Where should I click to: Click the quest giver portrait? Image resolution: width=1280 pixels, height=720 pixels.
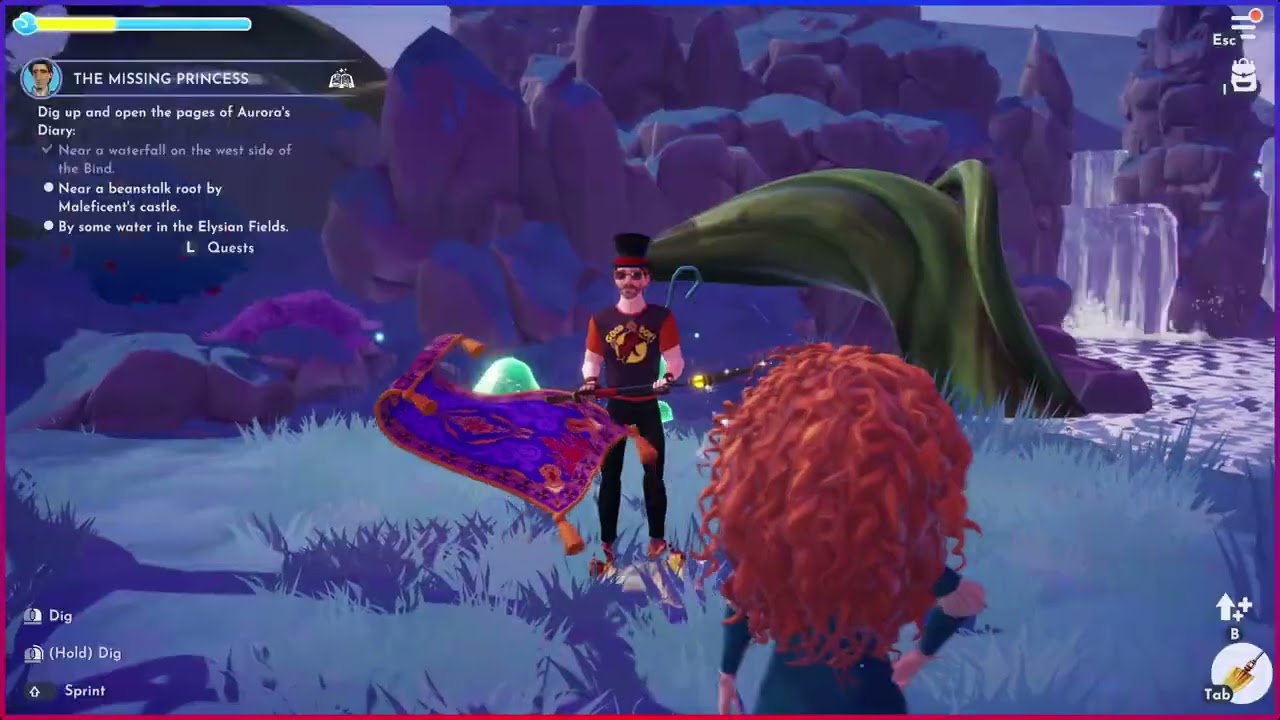[x=42, y=79]
